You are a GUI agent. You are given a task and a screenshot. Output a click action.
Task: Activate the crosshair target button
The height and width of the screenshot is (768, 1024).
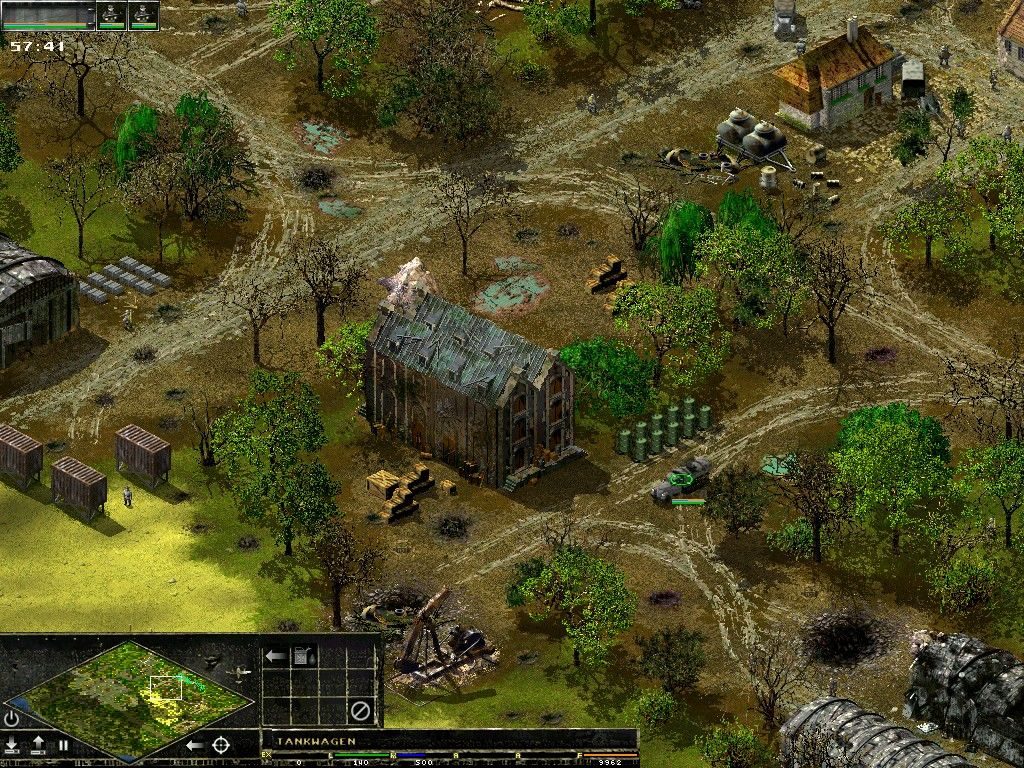coord(221,745)
